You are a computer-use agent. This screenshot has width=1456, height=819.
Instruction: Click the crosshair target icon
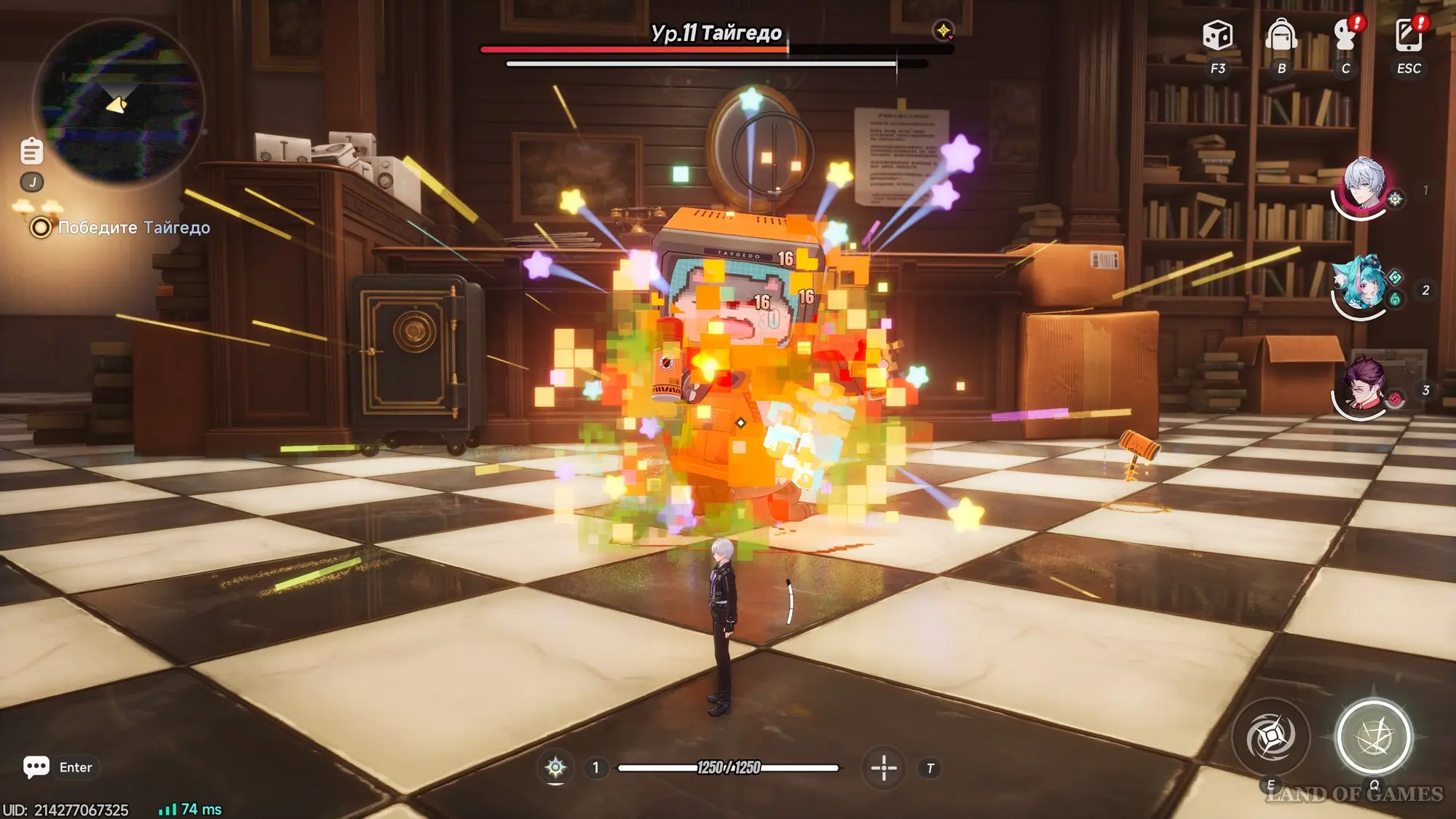click(884, 767)
